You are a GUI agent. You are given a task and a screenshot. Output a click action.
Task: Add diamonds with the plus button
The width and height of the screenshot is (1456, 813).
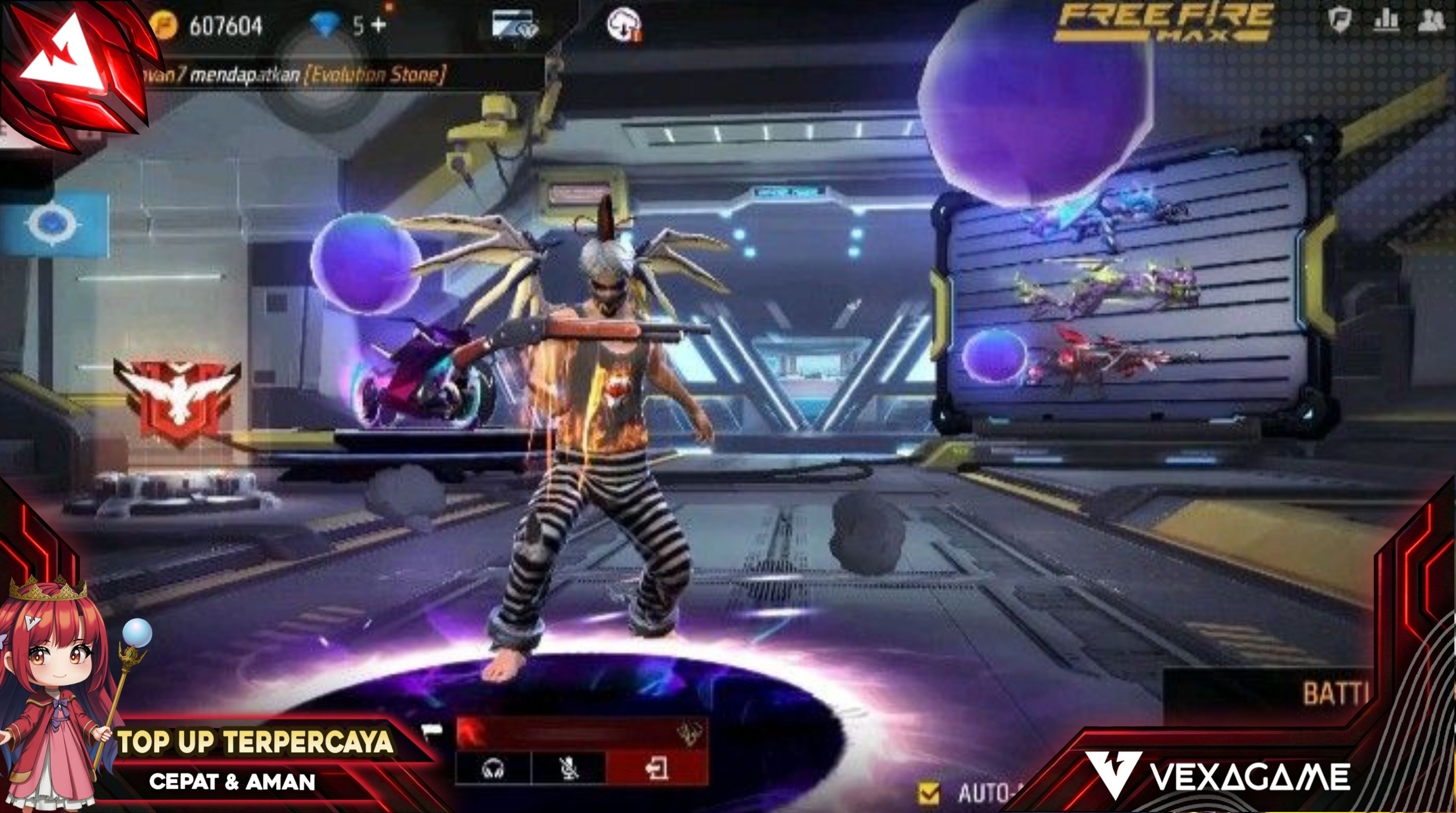pos(378,25)
